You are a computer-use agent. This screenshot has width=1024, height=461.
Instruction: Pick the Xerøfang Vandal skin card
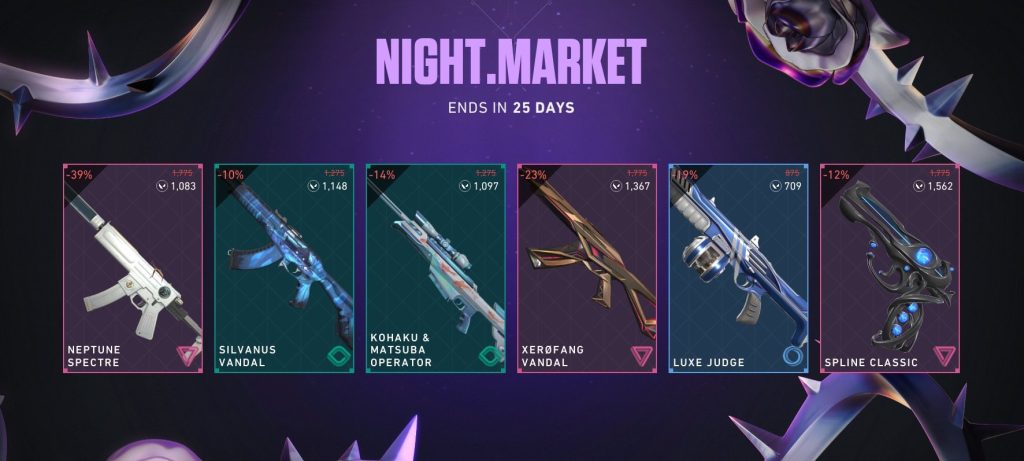click(x=586, y=268)
